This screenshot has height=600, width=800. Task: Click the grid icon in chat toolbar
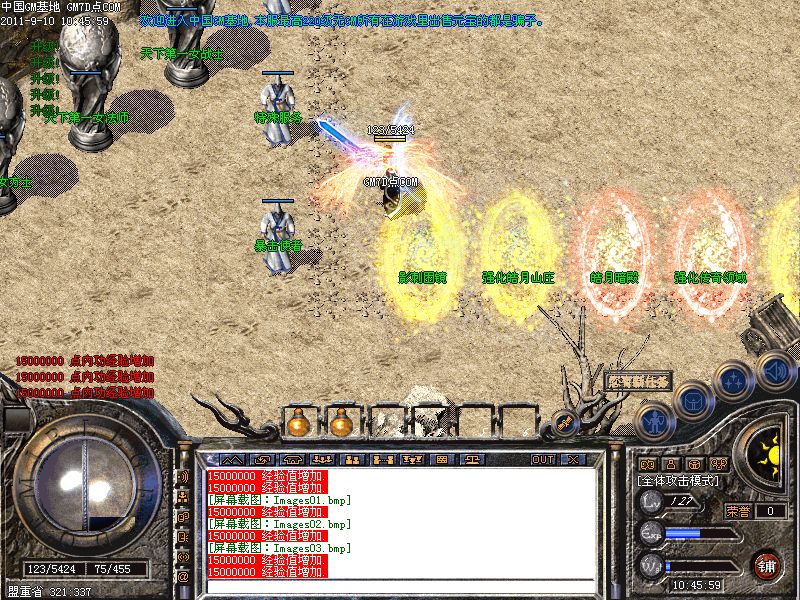coord(442,460)
